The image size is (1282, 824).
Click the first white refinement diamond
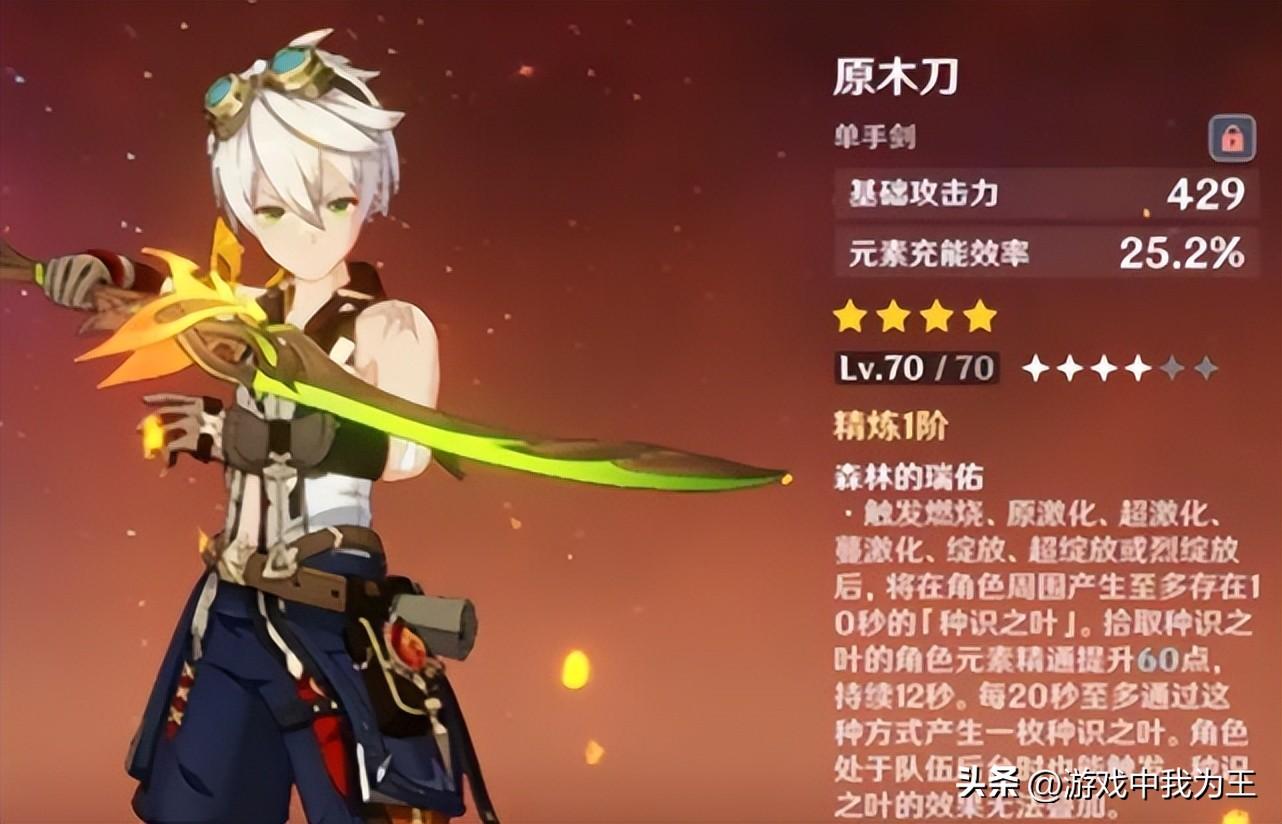point(1035,368)
